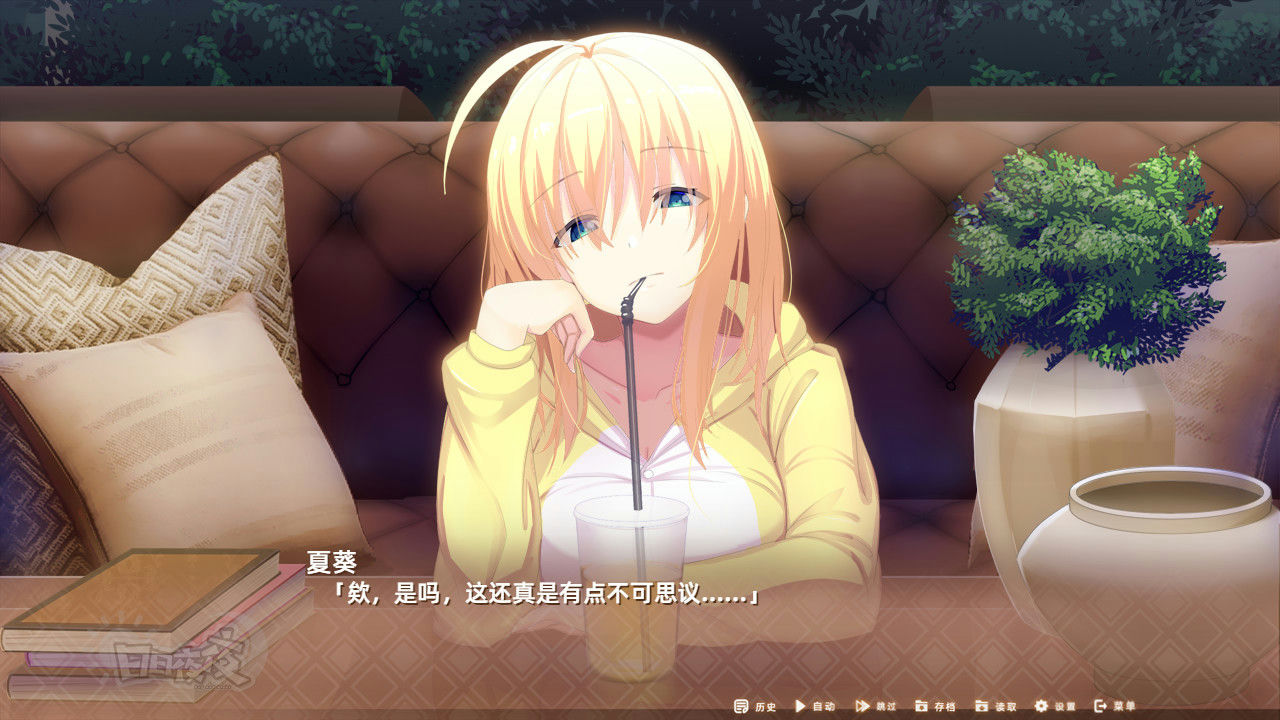Click the 菜单 exit-door icon
1280x720 pixels.
(1099, 707)
